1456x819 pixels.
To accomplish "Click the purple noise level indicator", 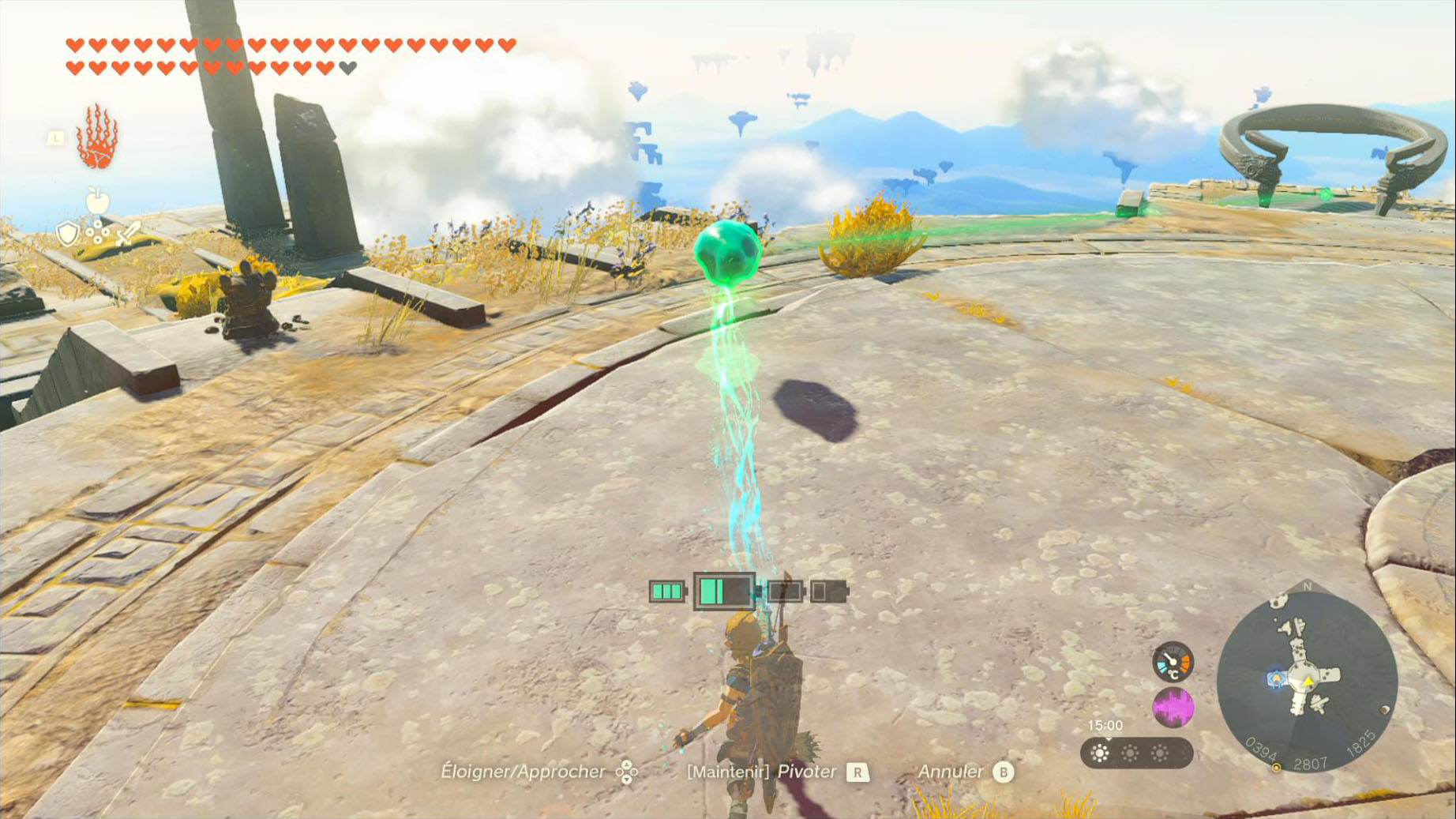I will tap(1173, 707).
